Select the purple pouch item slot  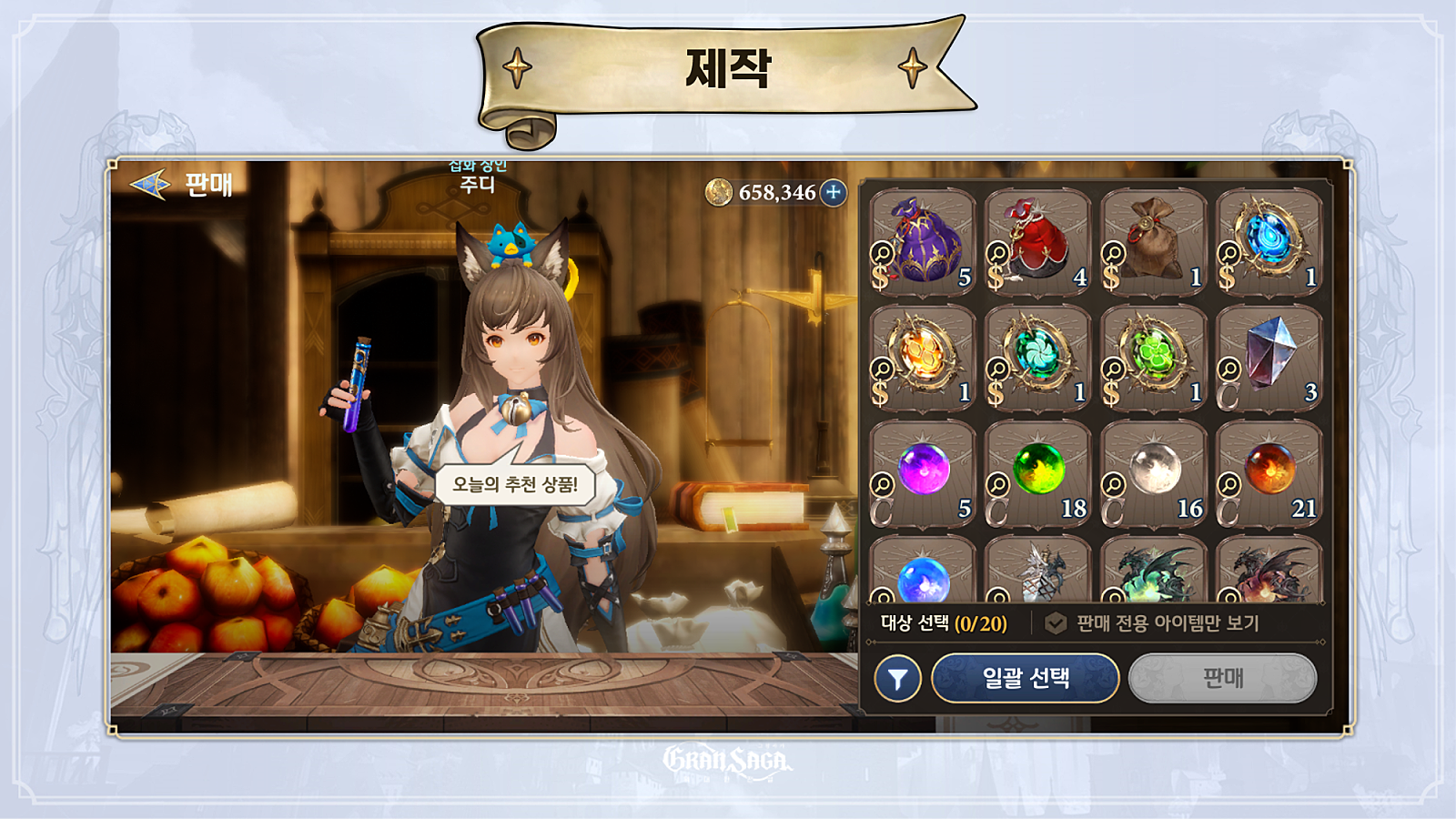click(x=923, y=242)
